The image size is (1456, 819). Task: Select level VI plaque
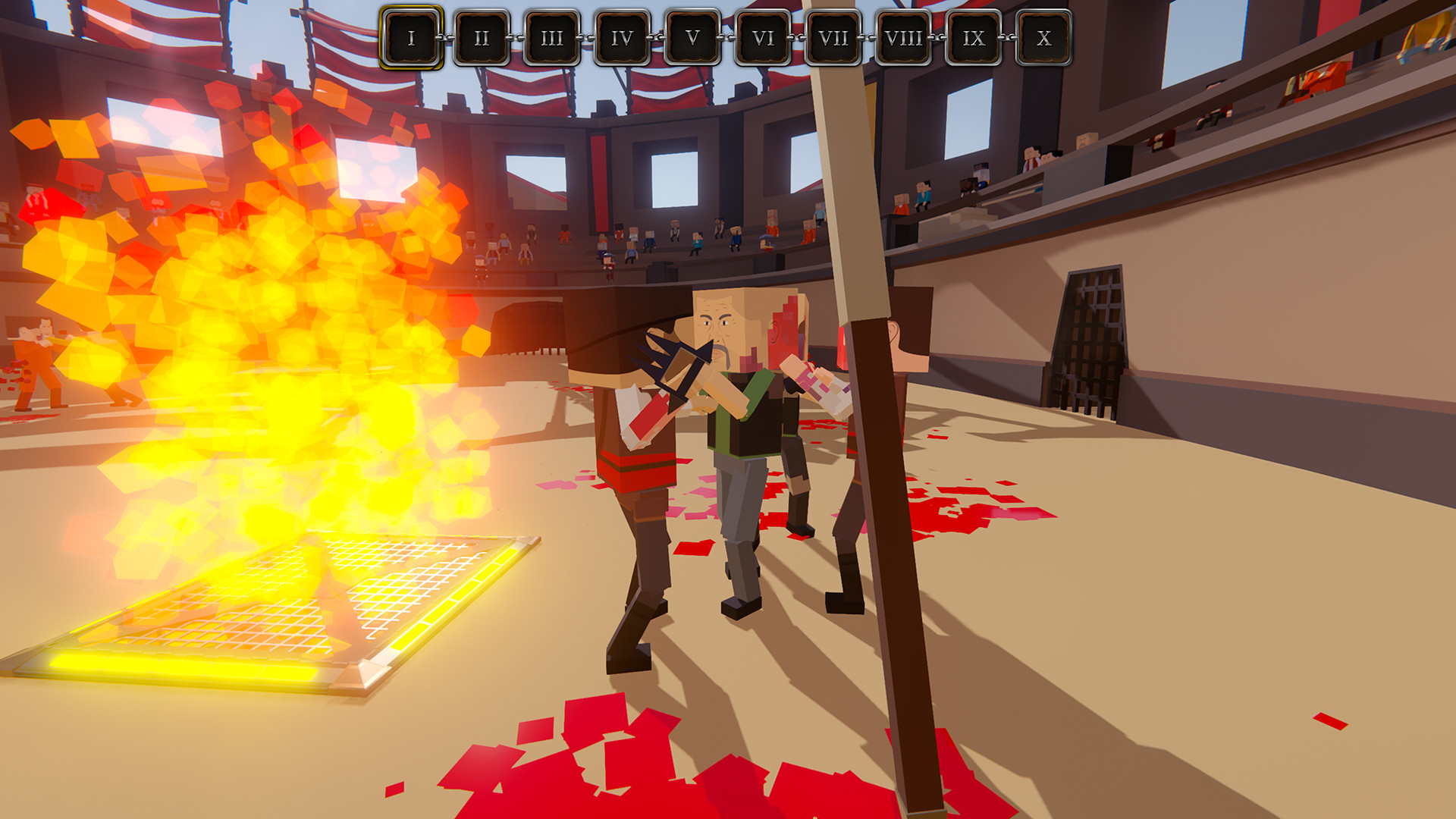(762, 35)
